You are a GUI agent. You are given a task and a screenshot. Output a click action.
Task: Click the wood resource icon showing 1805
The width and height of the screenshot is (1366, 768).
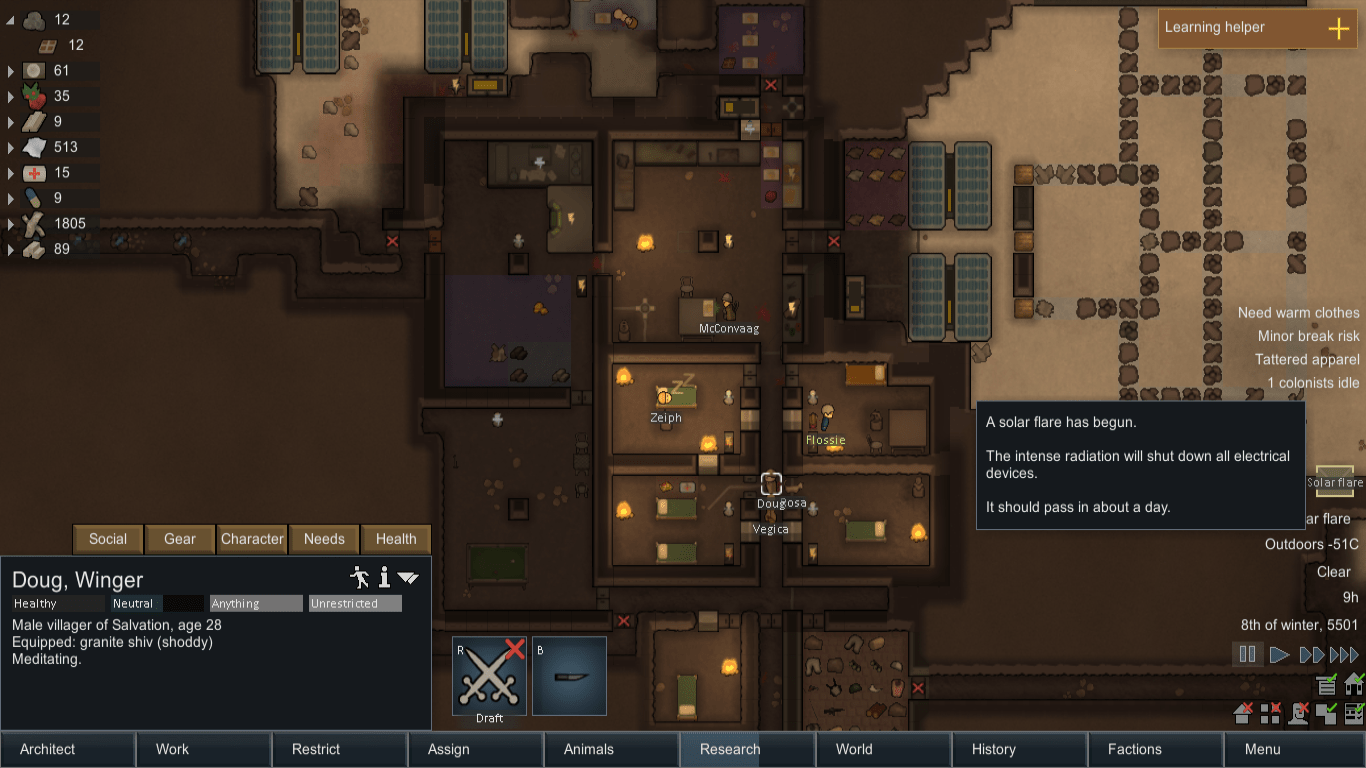[35, 223]
